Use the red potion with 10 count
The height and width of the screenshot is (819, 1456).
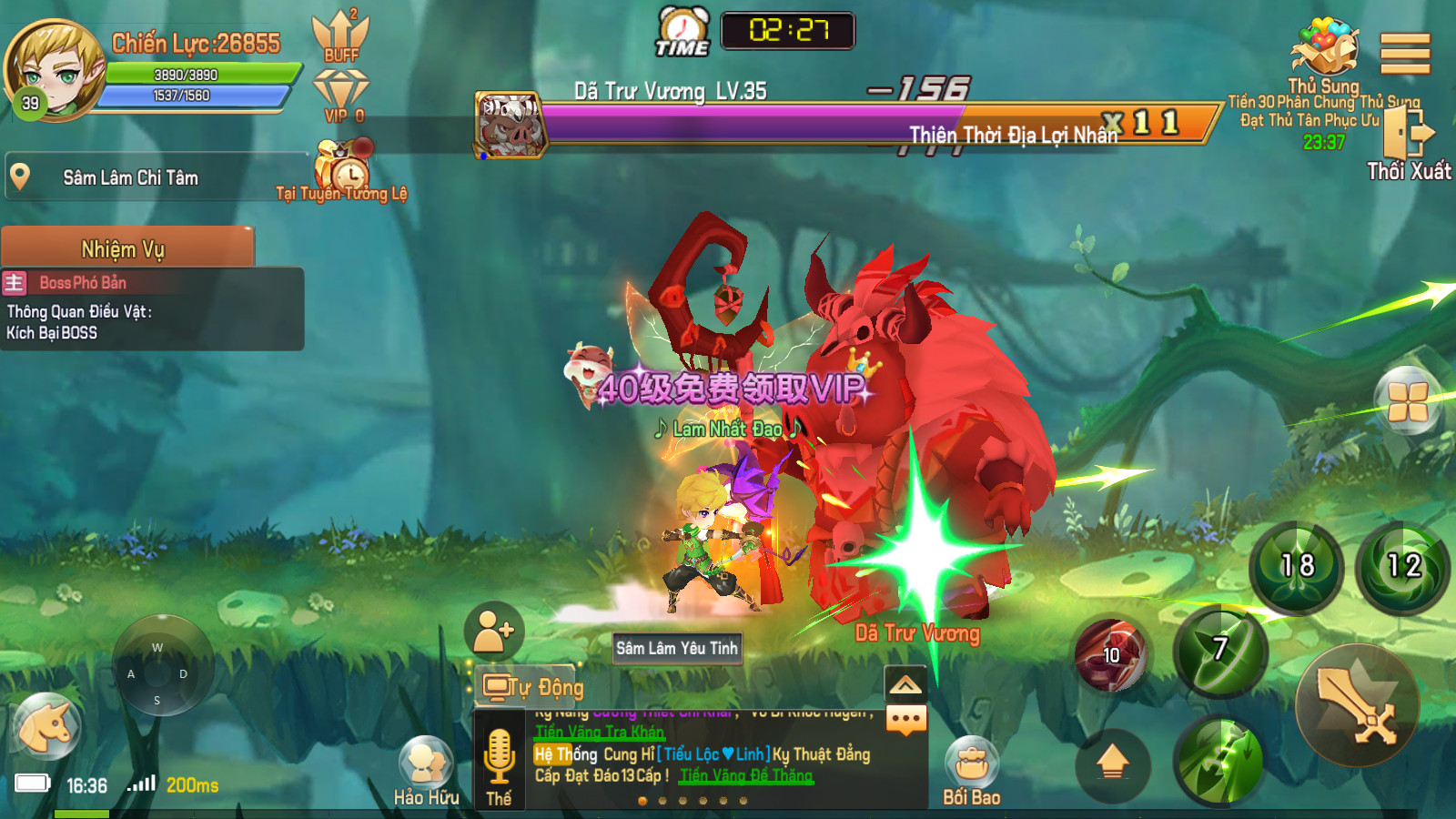tap(1109, 653)
